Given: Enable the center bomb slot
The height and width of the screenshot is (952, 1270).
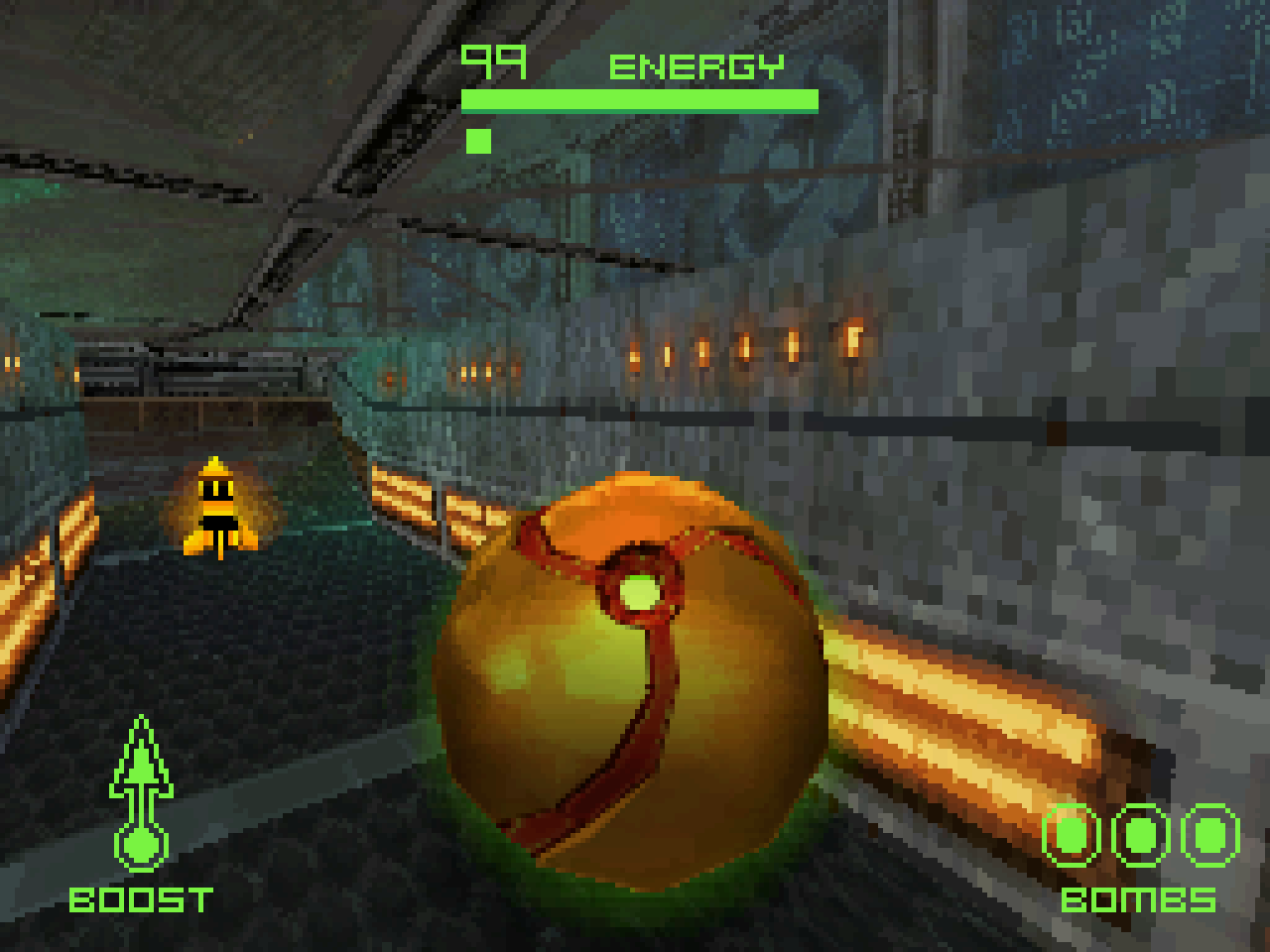Looking at the screenshot, I should pos(1141,836).
